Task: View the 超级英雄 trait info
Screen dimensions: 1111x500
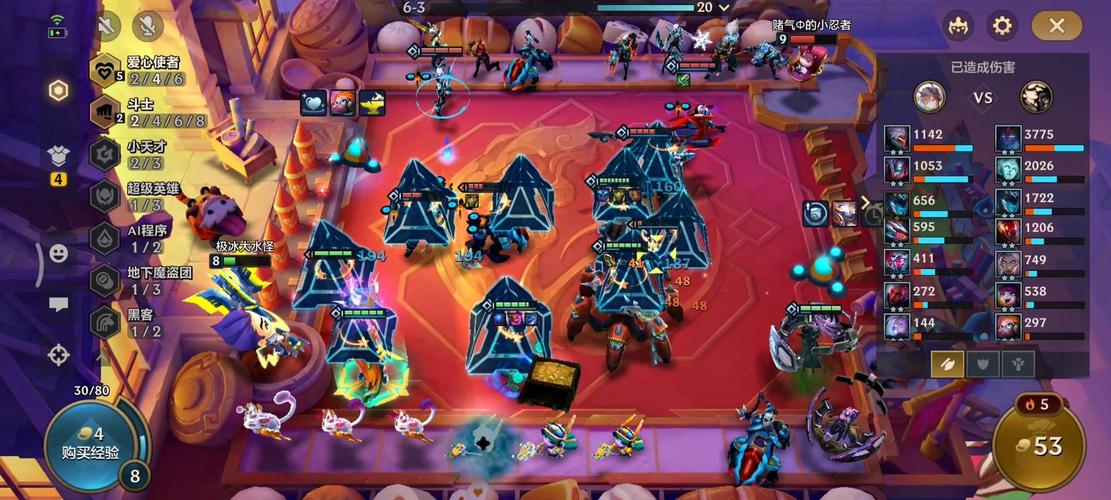Action: (x=138, y=196)
